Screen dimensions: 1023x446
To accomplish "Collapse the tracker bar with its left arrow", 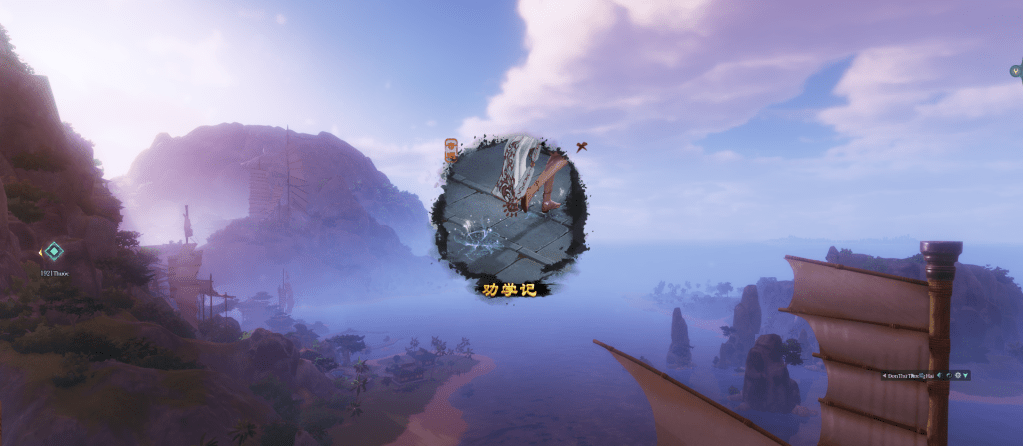I will [884, 375].
